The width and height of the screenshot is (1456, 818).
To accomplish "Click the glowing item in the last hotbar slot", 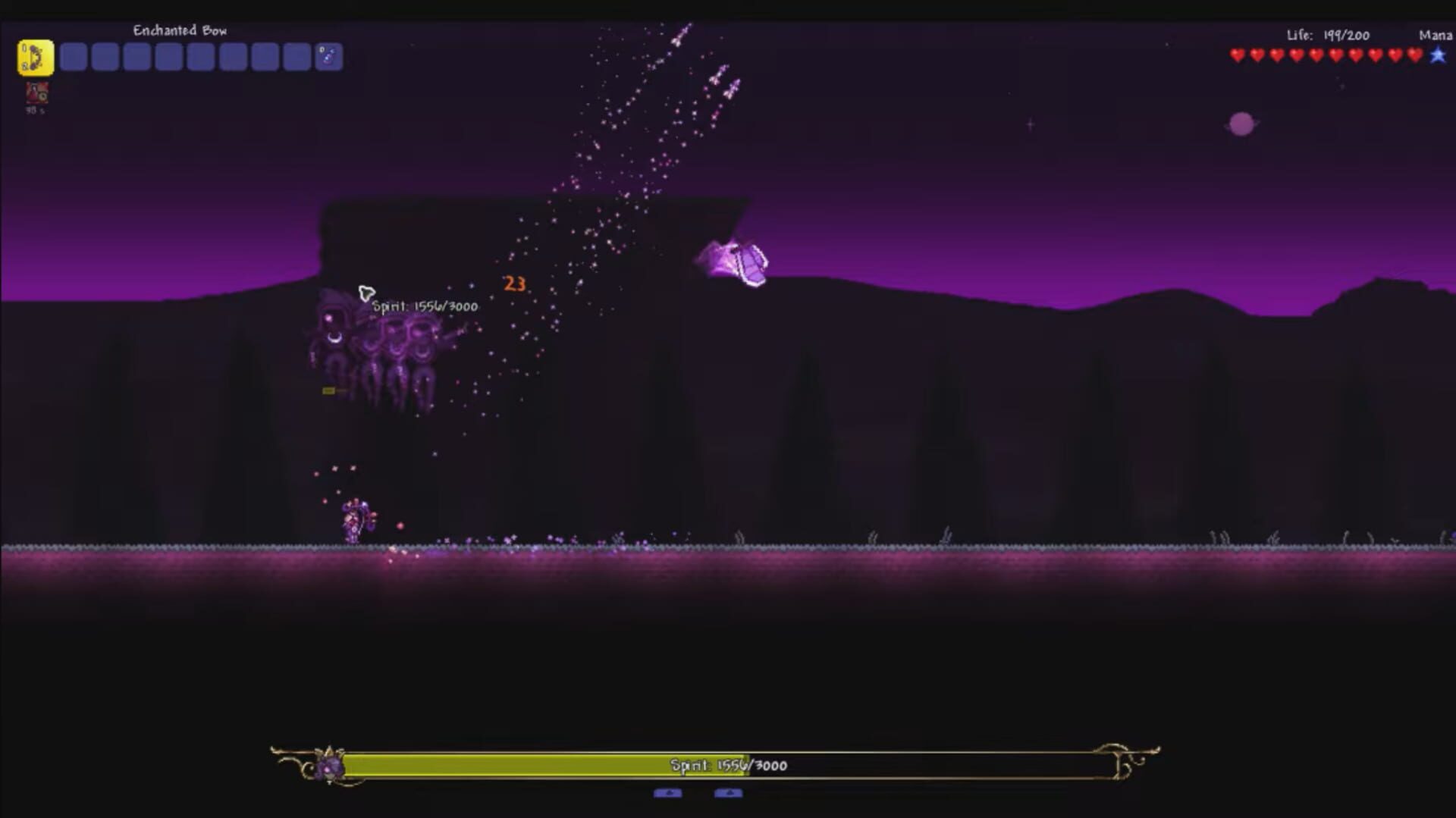I will point(329,56).
